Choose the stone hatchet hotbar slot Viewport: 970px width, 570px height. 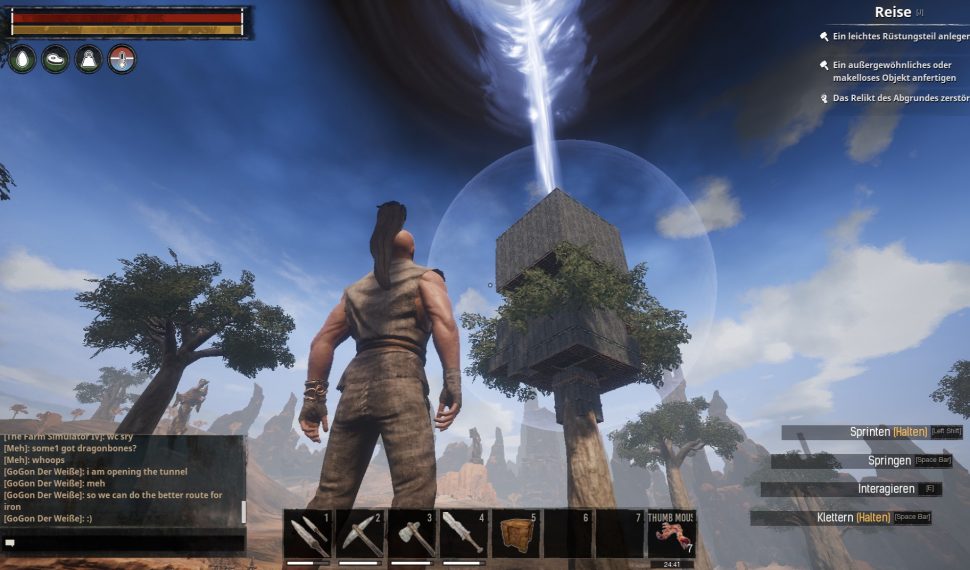coord(411,535)
